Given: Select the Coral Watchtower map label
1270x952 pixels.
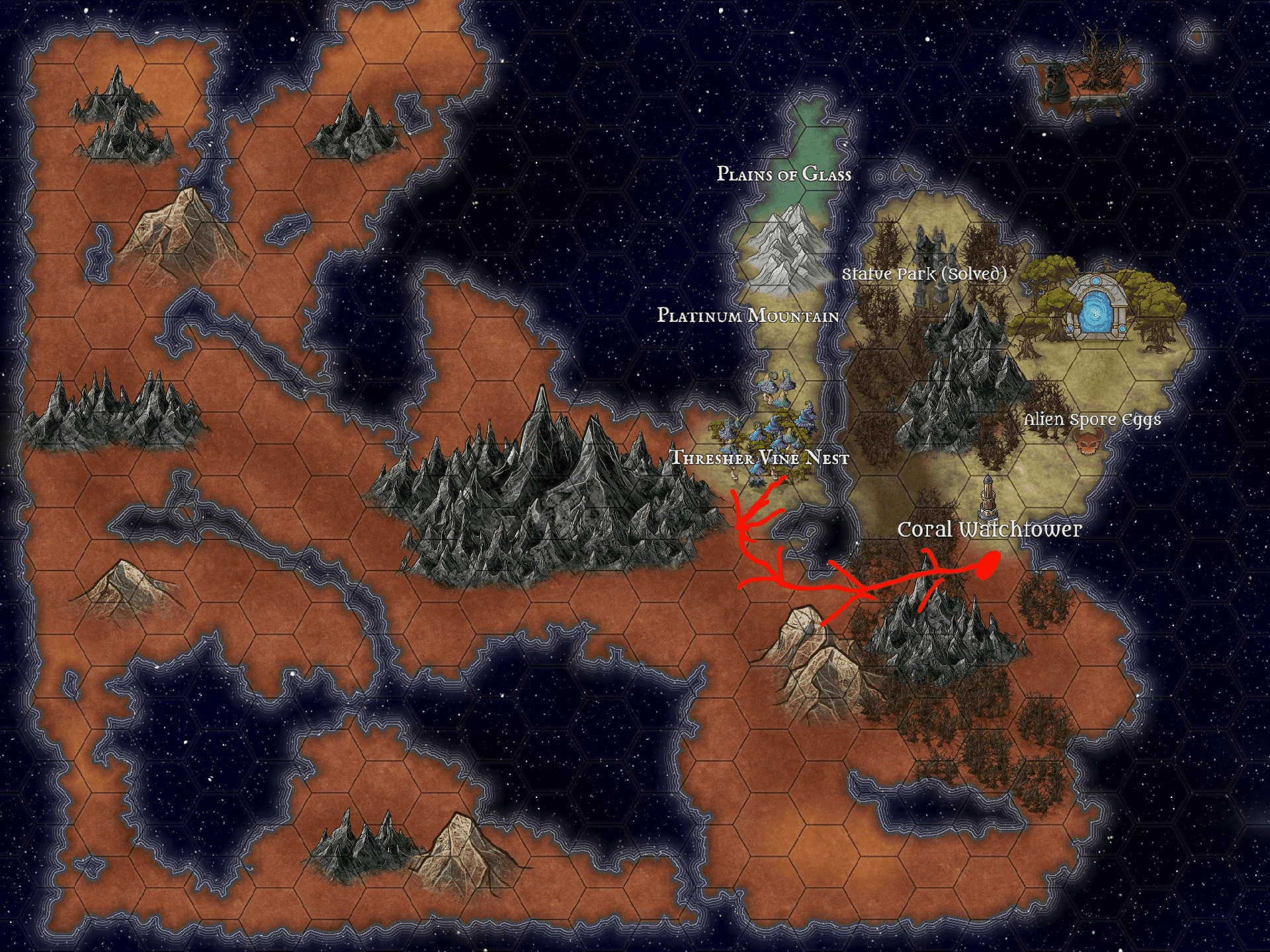Looking at the screenshot, I should click(x=989, y=530).
